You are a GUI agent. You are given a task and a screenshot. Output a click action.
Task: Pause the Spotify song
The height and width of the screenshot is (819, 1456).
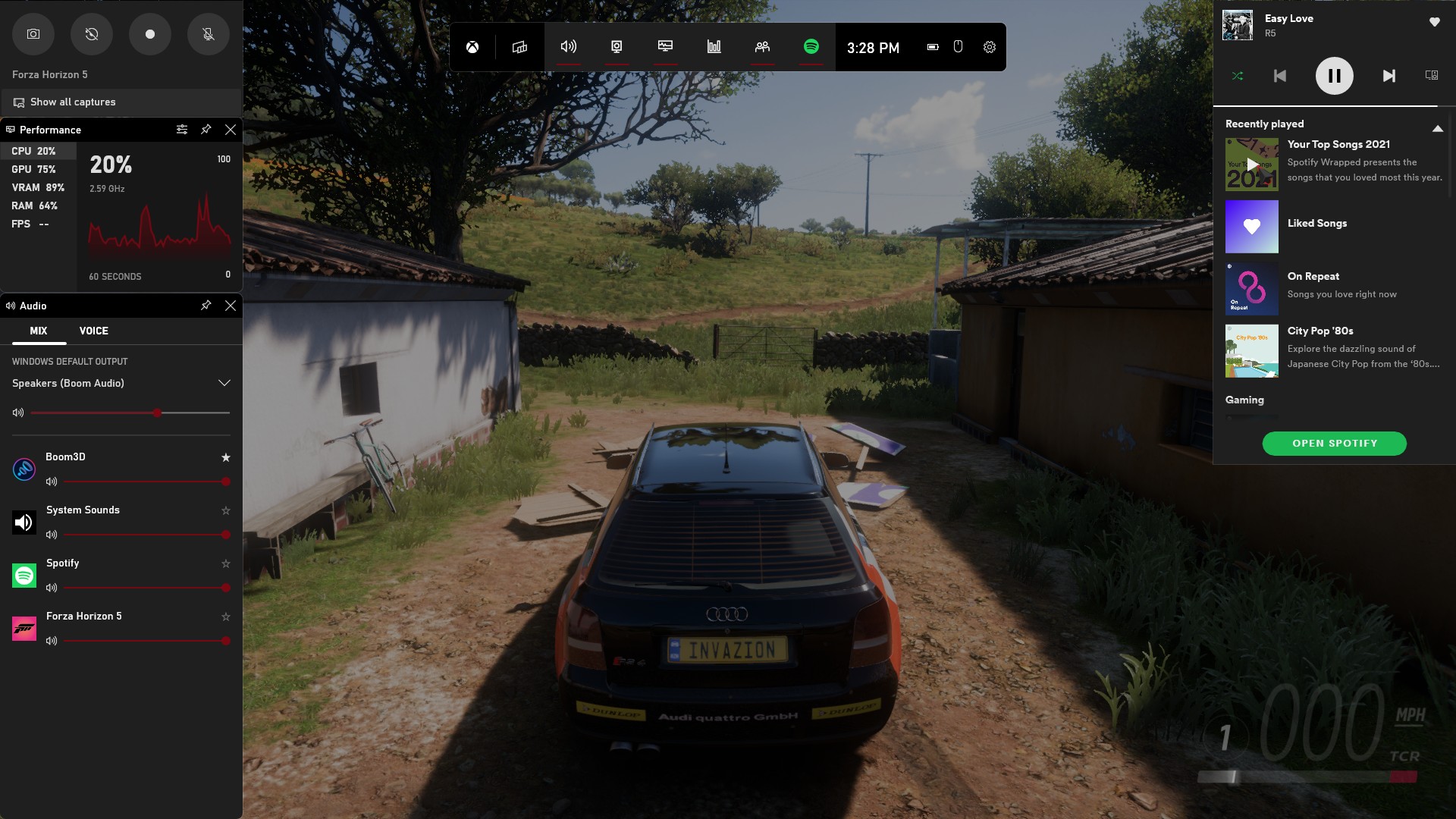tap(1334, 76)
